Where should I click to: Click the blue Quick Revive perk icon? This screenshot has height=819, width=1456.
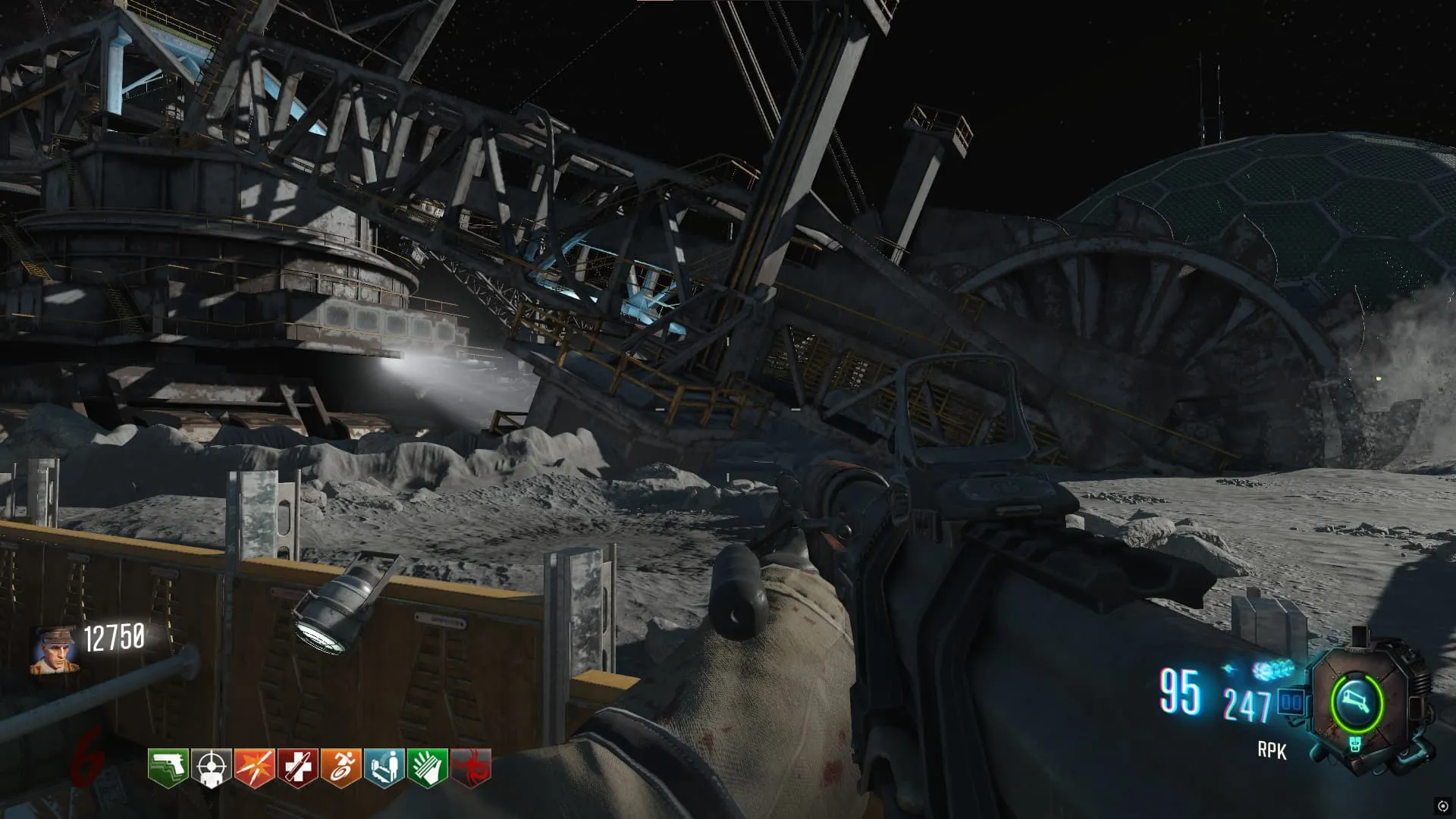[x=384, y=767]
